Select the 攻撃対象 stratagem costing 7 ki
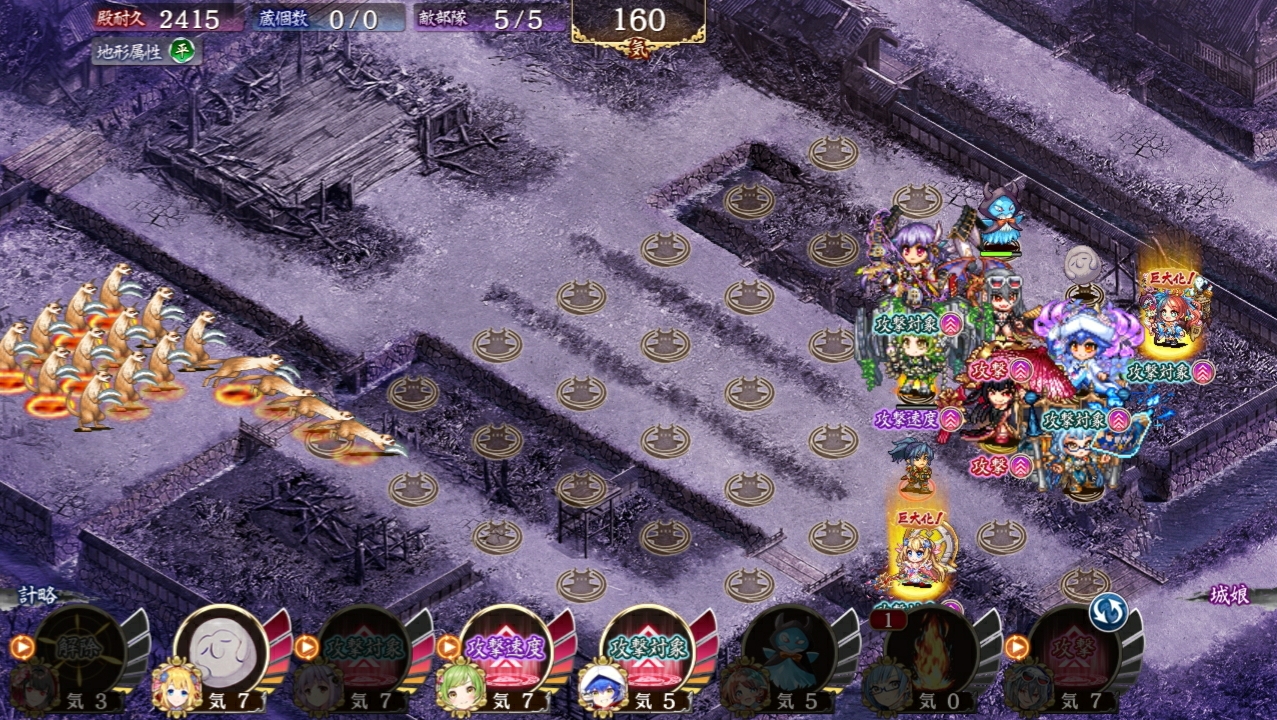The image size is (1277, 720). [363, 650]
